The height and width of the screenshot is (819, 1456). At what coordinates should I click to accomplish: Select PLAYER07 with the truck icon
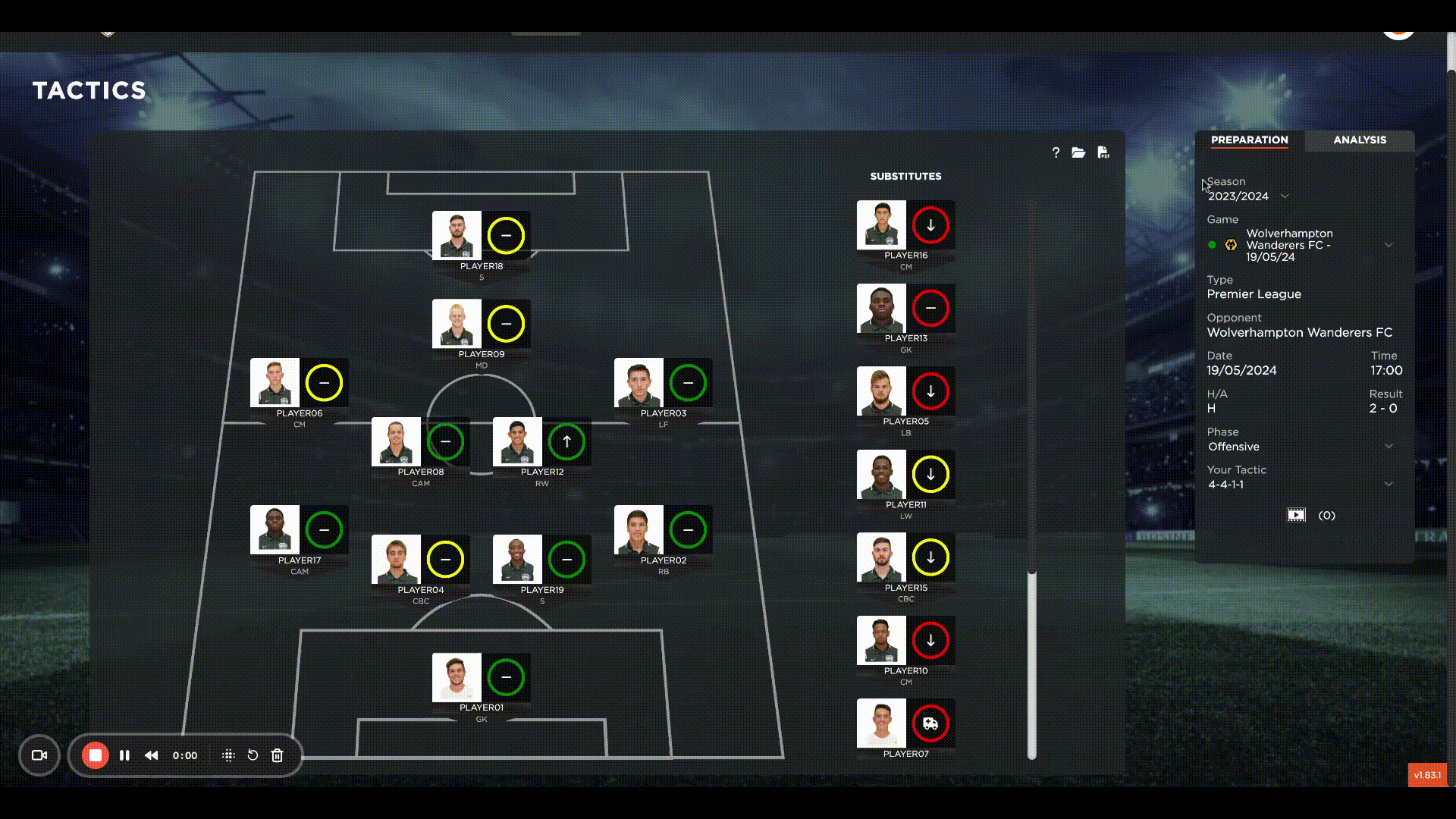click(931, 724)
